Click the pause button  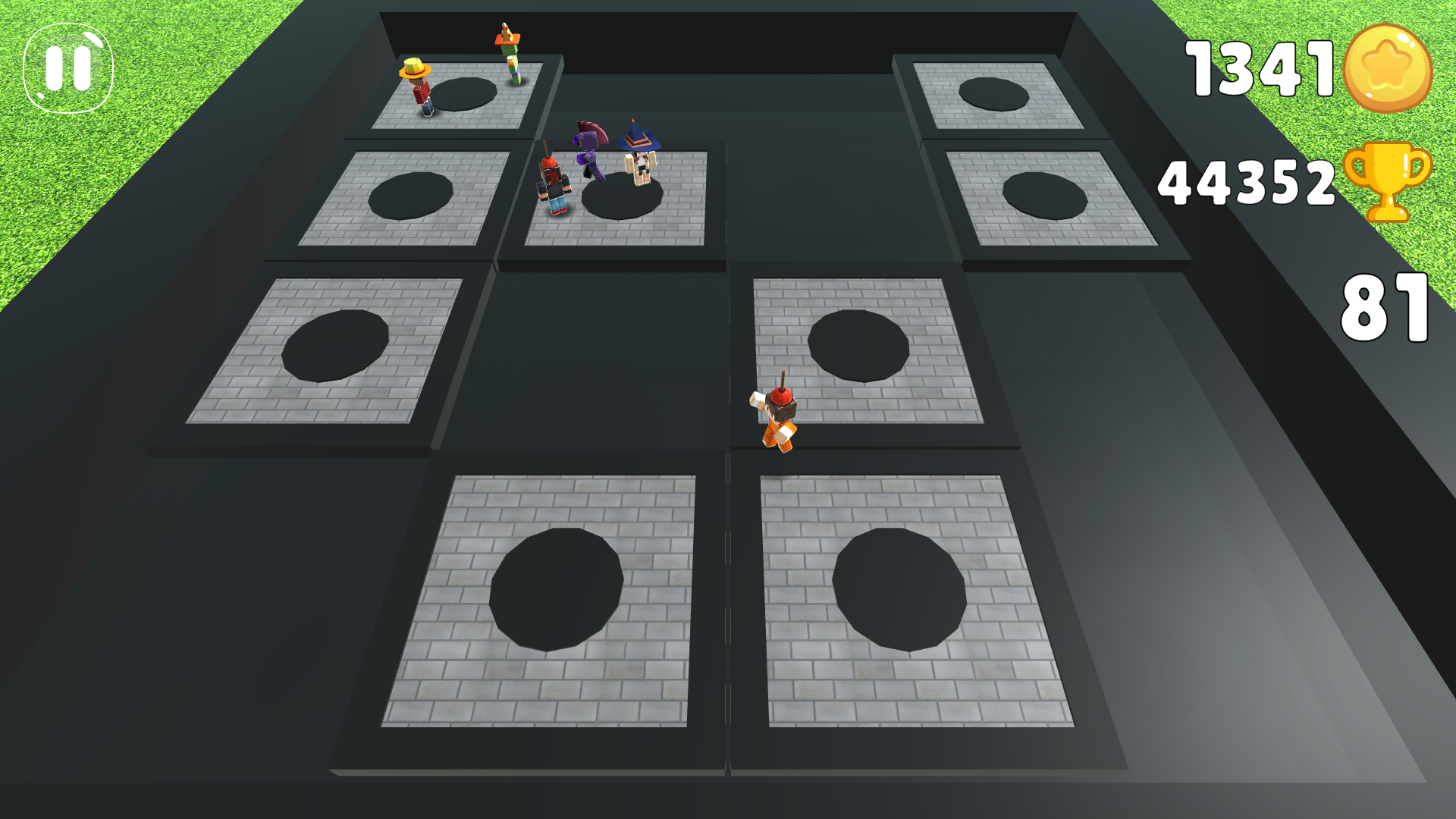click(67, 67)
